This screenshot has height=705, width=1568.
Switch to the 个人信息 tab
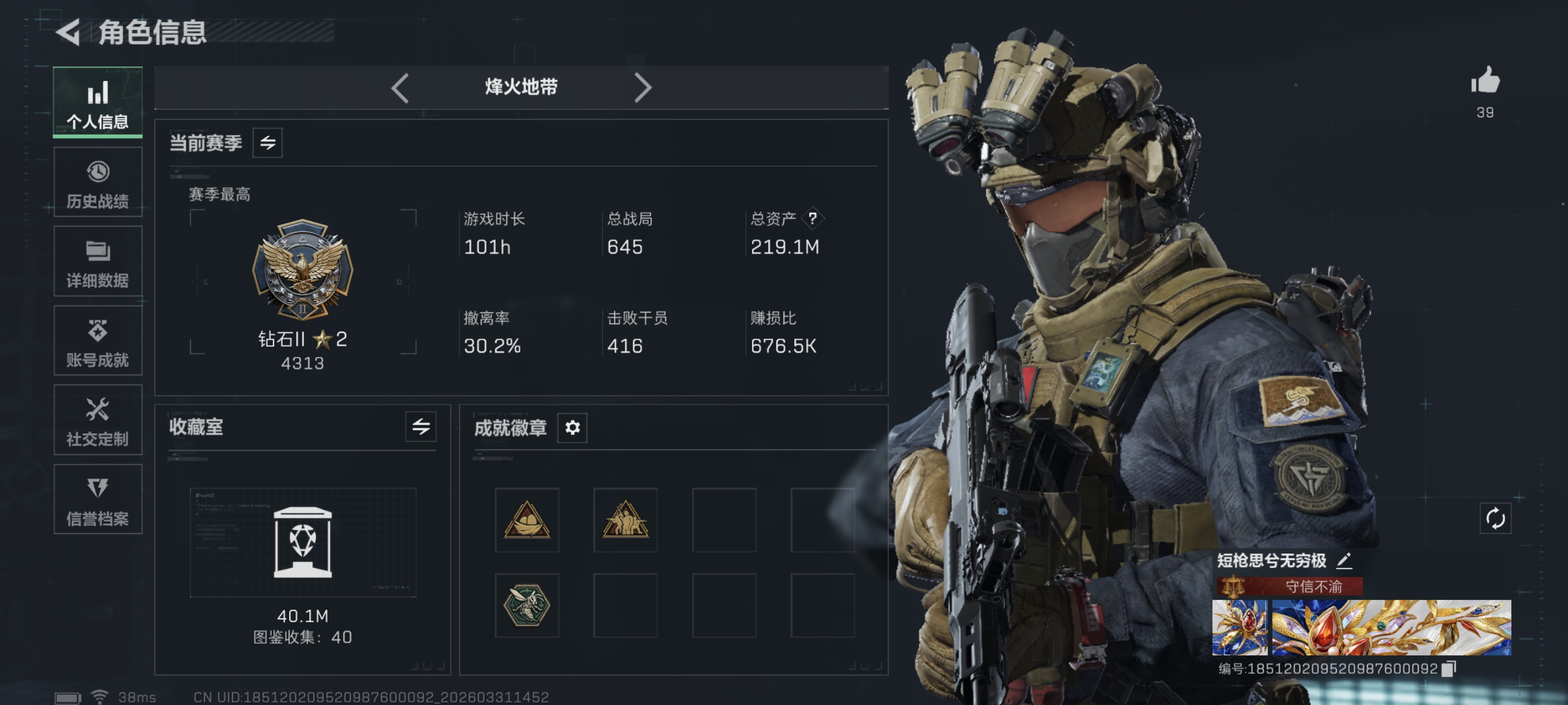[x=97, y=102]
